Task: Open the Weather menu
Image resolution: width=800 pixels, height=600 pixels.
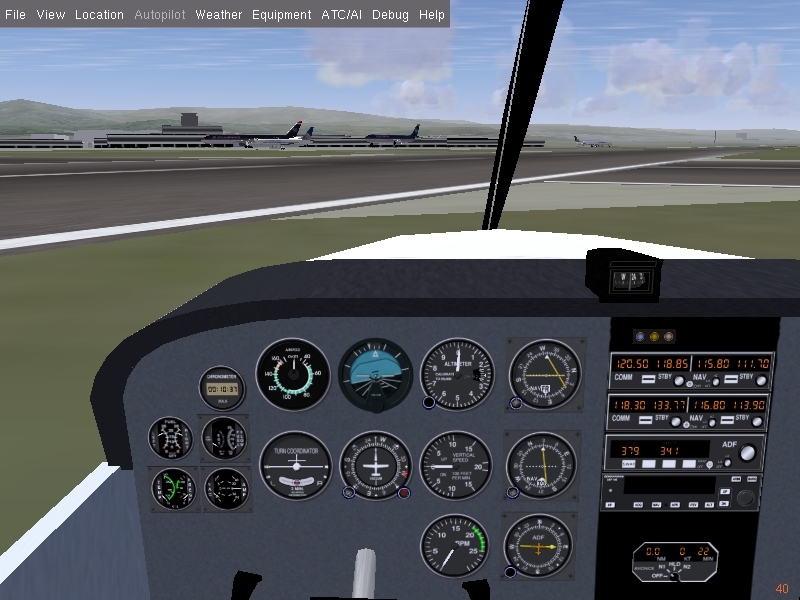Action: click(x=218, y=15)
